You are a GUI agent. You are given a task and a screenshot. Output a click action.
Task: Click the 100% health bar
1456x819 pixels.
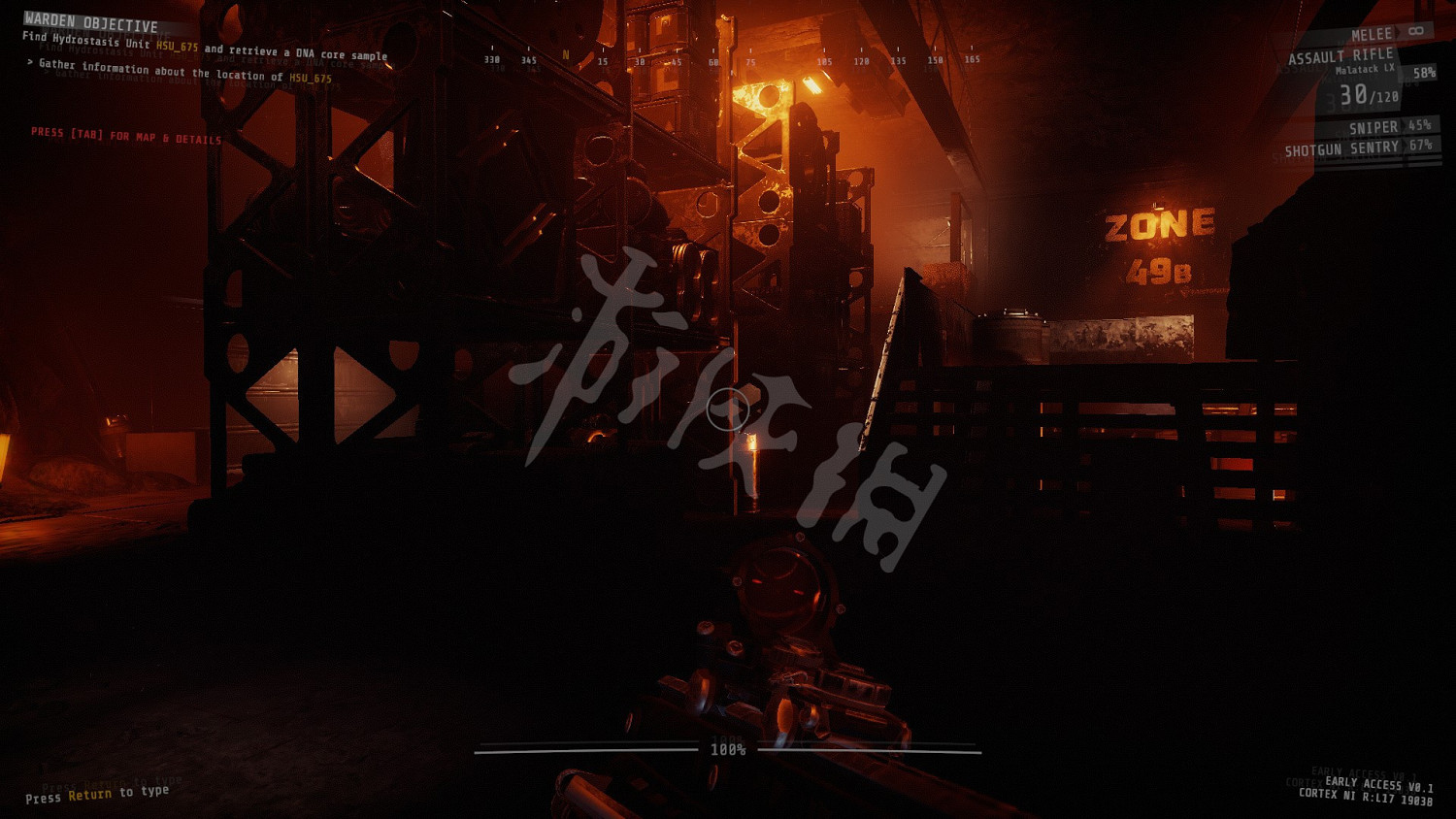point(727,748)
